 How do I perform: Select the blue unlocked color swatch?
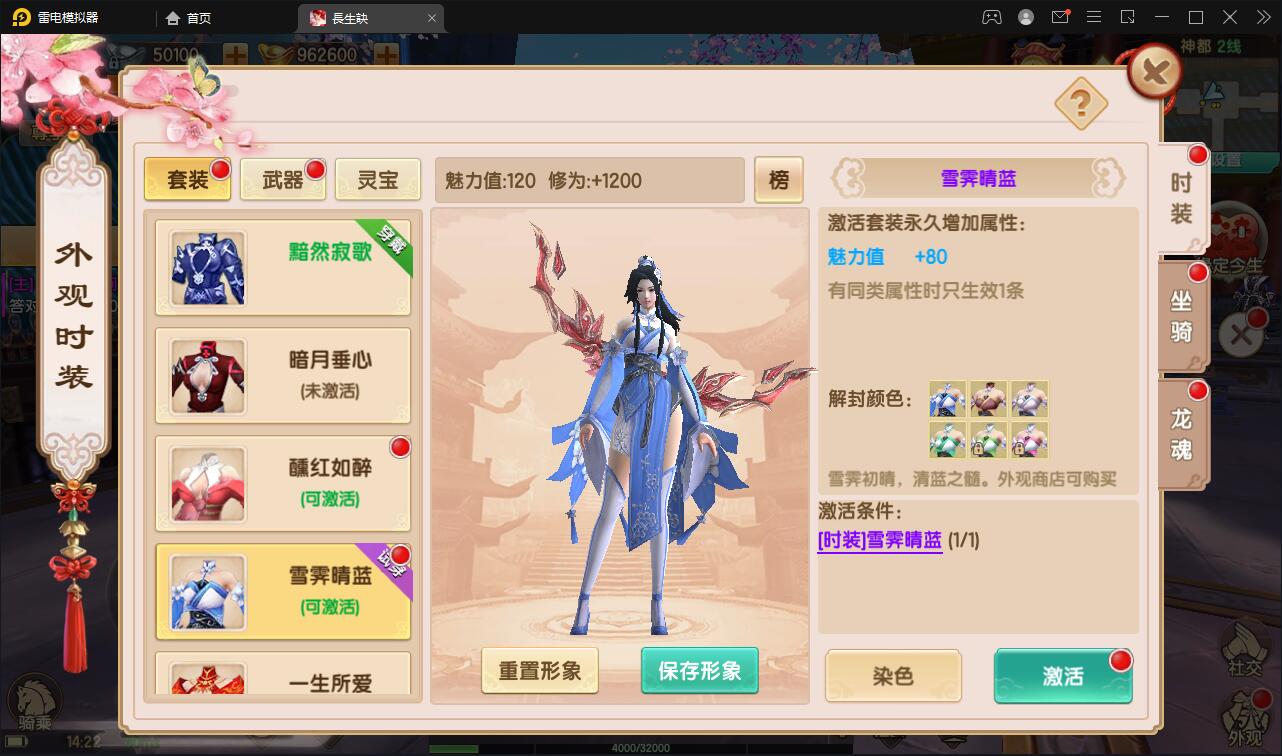point(946,399)
